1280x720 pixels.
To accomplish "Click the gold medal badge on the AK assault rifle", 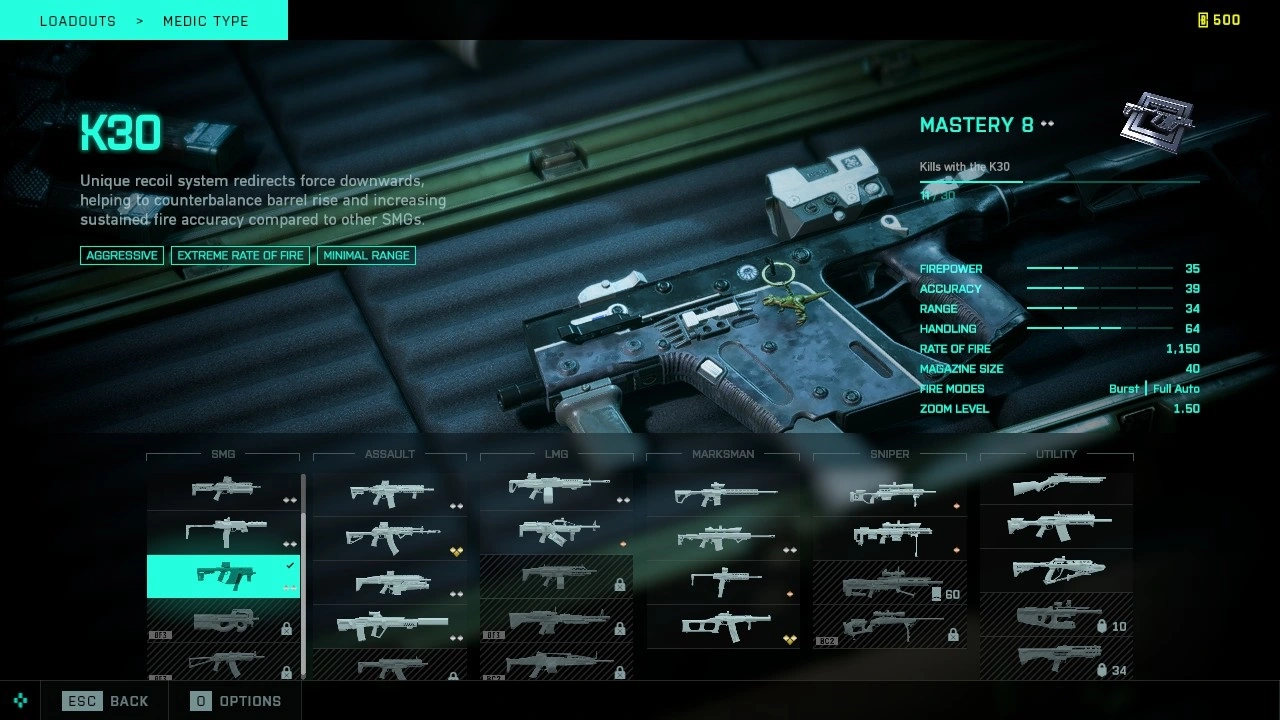I will [x=456, y=551].
